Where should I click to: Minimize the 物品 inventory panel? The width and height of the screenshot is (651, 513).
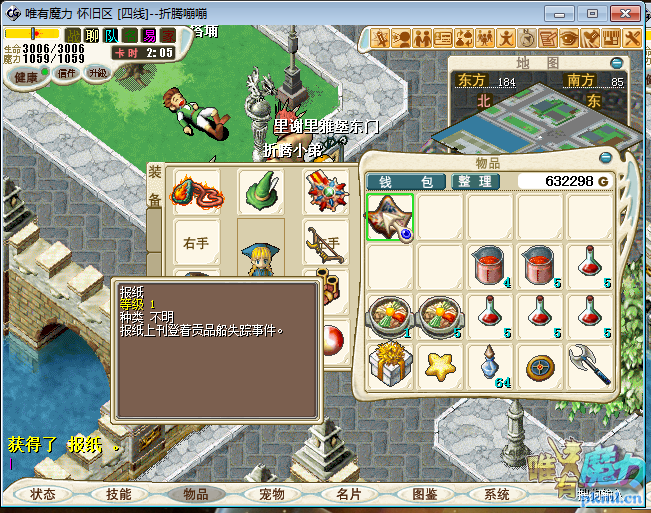click(604, 158)
